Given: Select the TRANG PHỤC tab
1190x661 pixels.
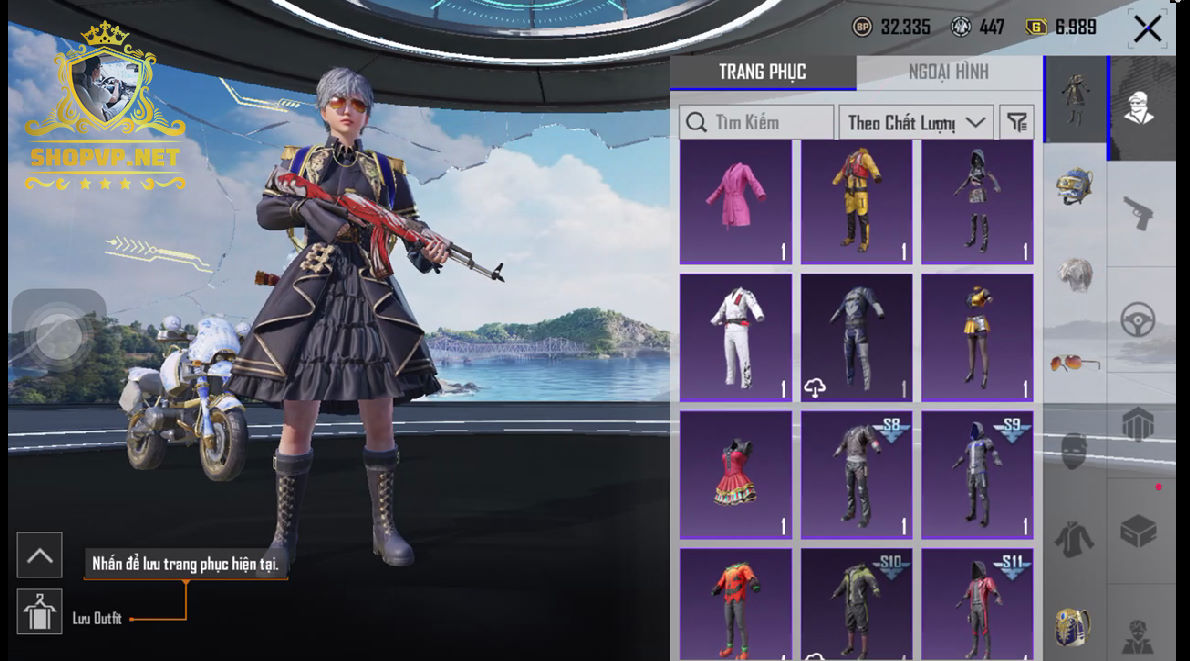Looking at the screenshot, I should [x=762, y=72].
